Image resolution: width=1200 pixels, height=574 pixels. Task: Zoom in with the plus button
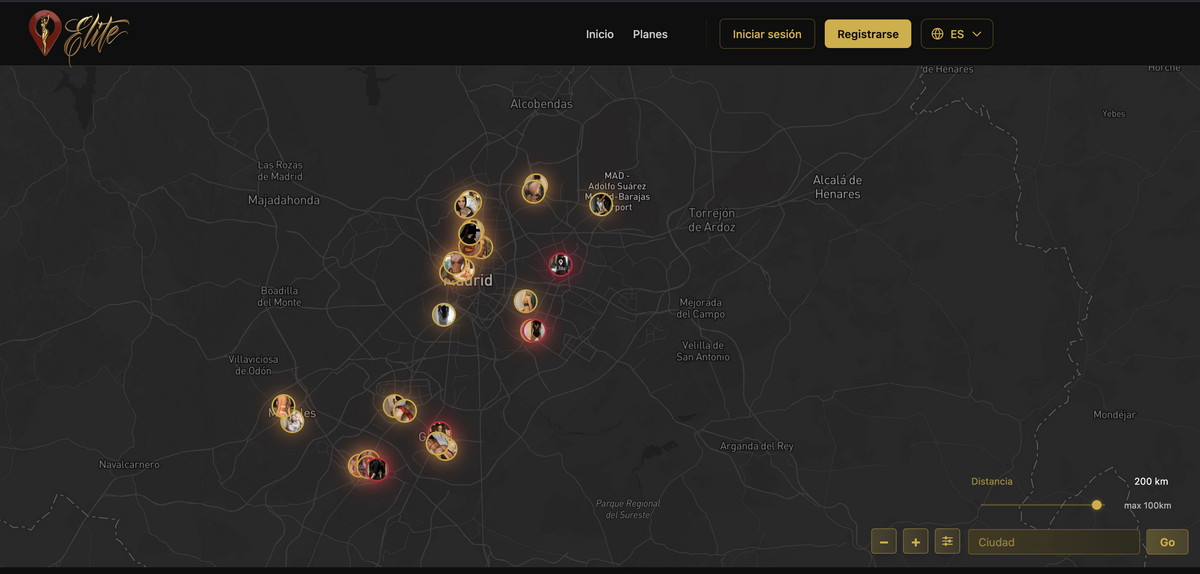coord(915,542)
